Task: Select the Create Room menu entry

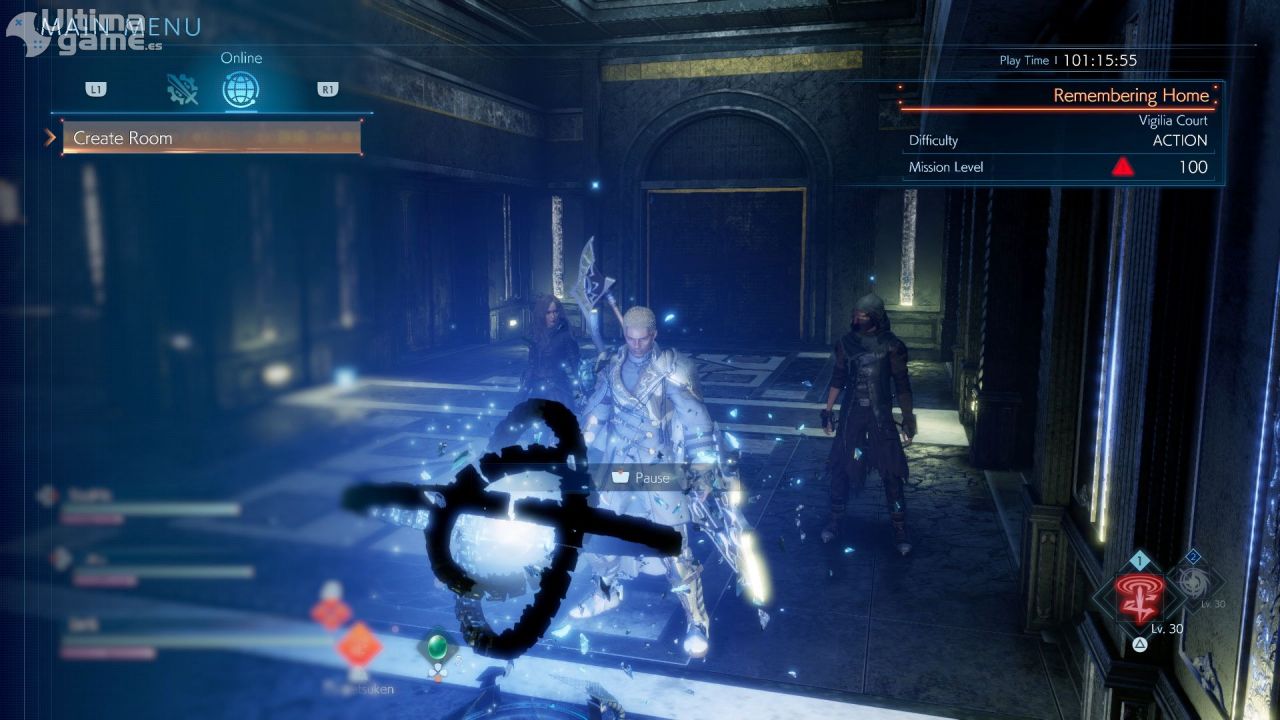Action: click(x=211, y=138)
